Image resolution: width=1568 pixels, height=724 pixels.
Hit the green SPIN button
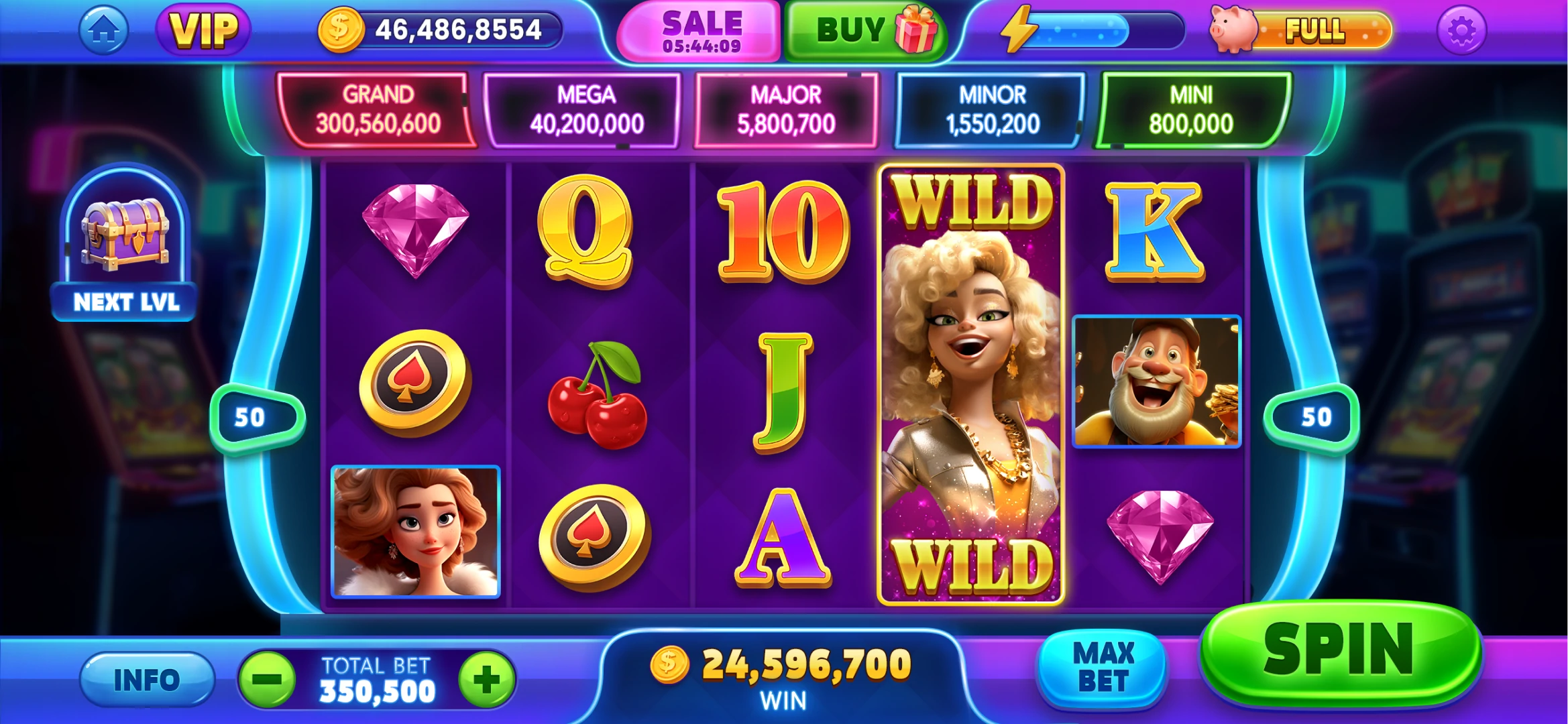pos(1339,652)
